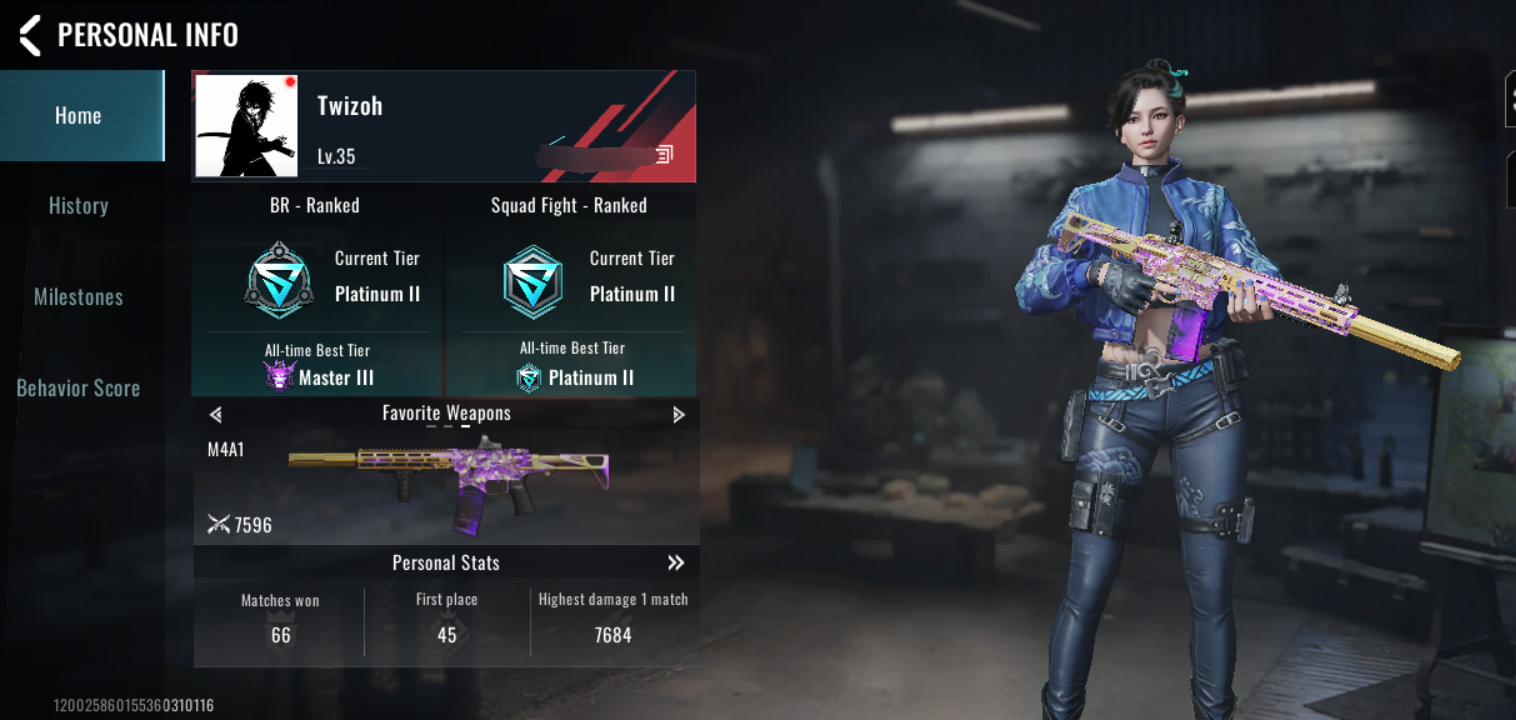Open the History tab

(79, 206)
